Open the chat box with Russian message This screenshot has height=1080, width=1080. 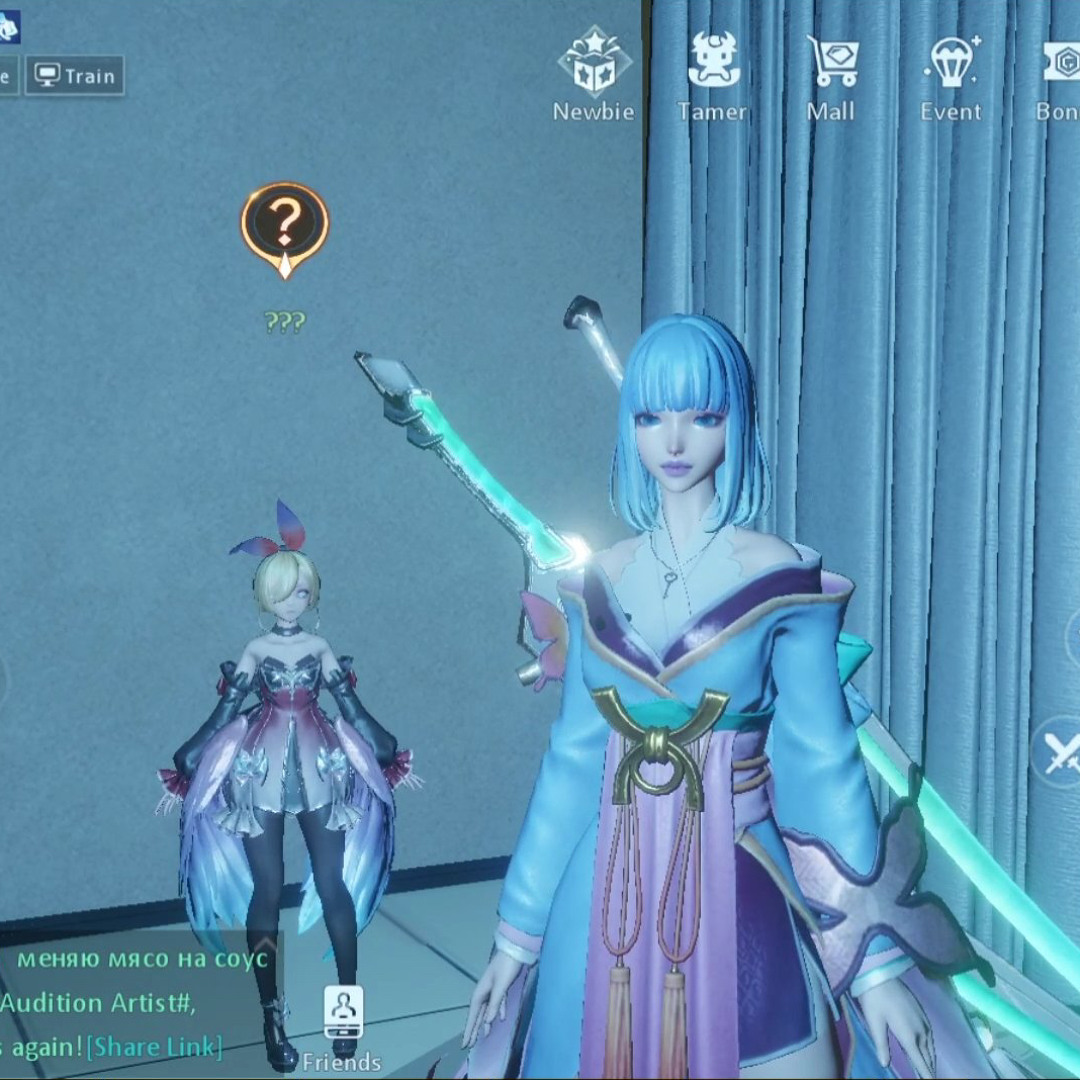[140, 960]
